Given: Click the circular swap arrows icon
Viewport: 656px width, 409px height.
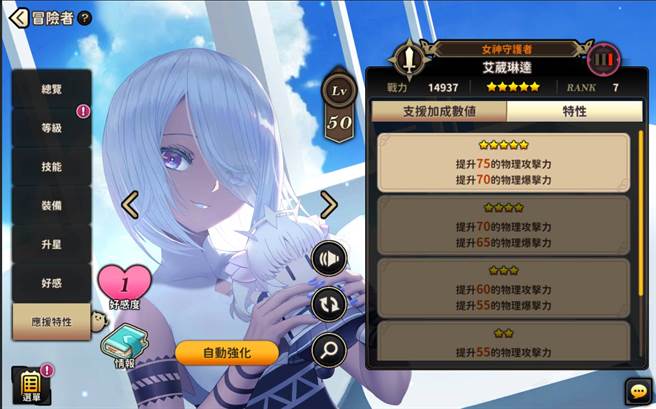Looking at the screenshot, I should (329, 304).
